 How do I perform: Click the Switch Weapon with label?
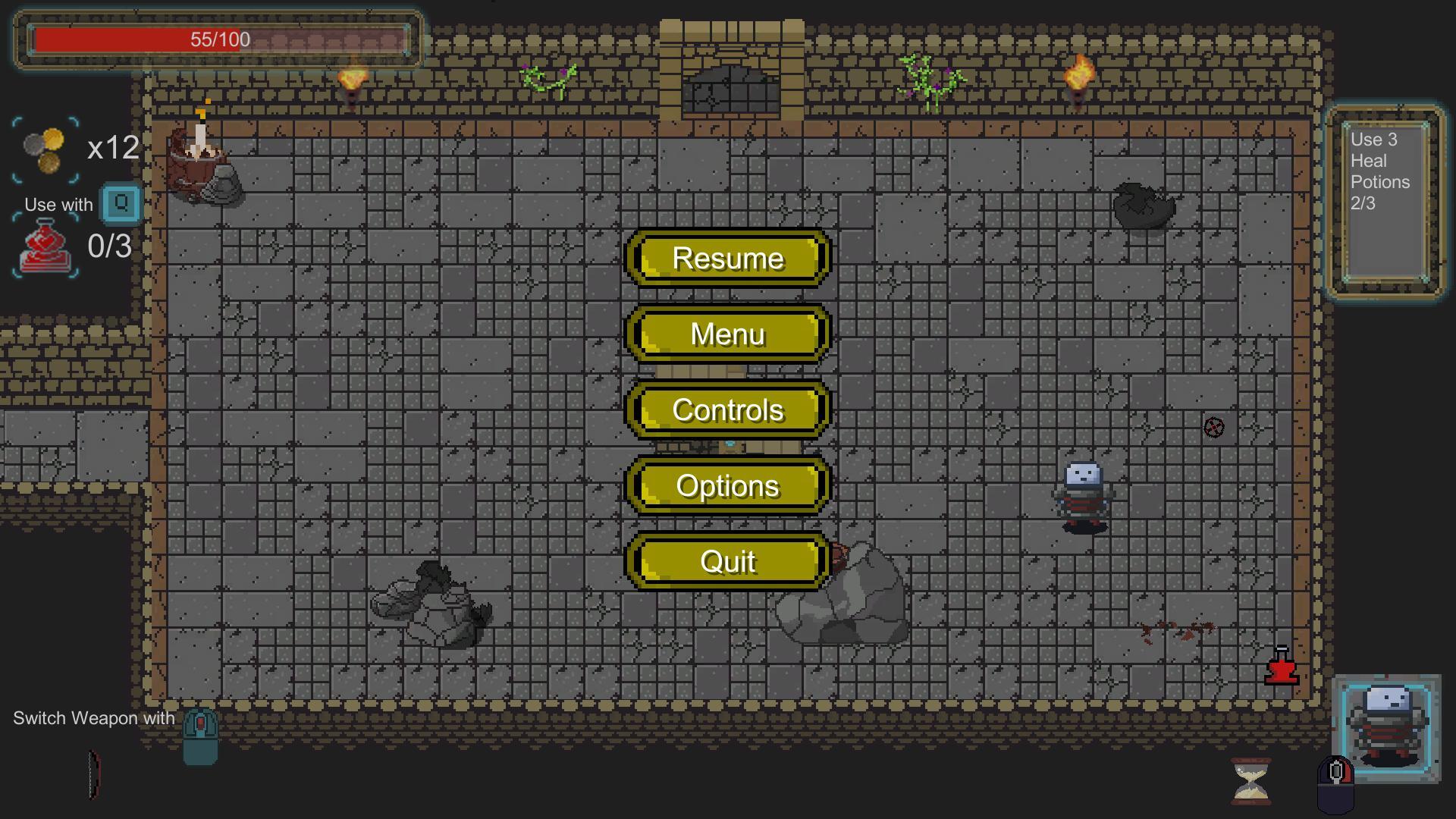[x=94, y=717]
